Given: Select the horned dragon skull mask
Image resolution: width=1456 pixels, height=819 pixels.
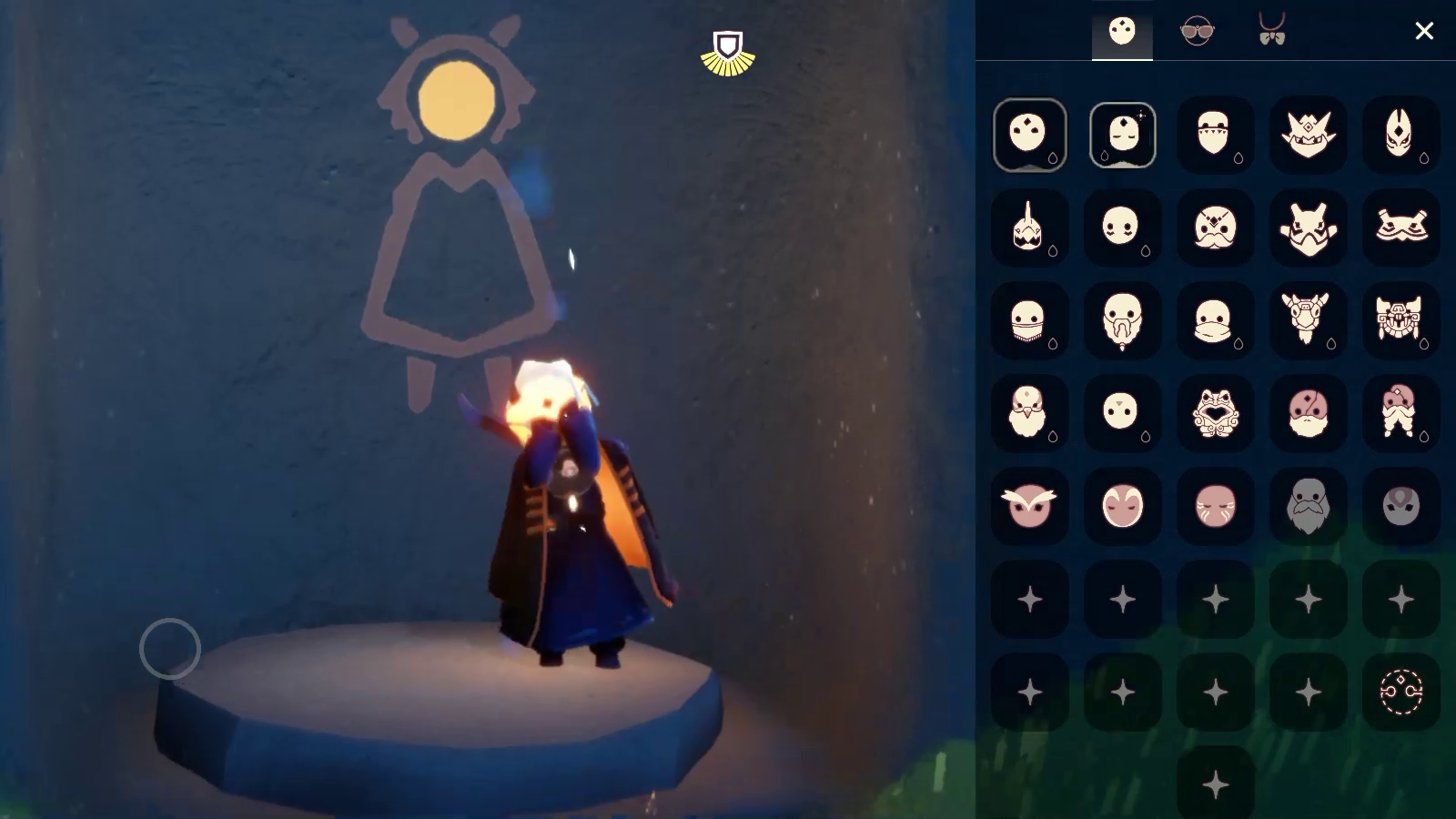Looking at the screenshot, I should (1308, 320).
